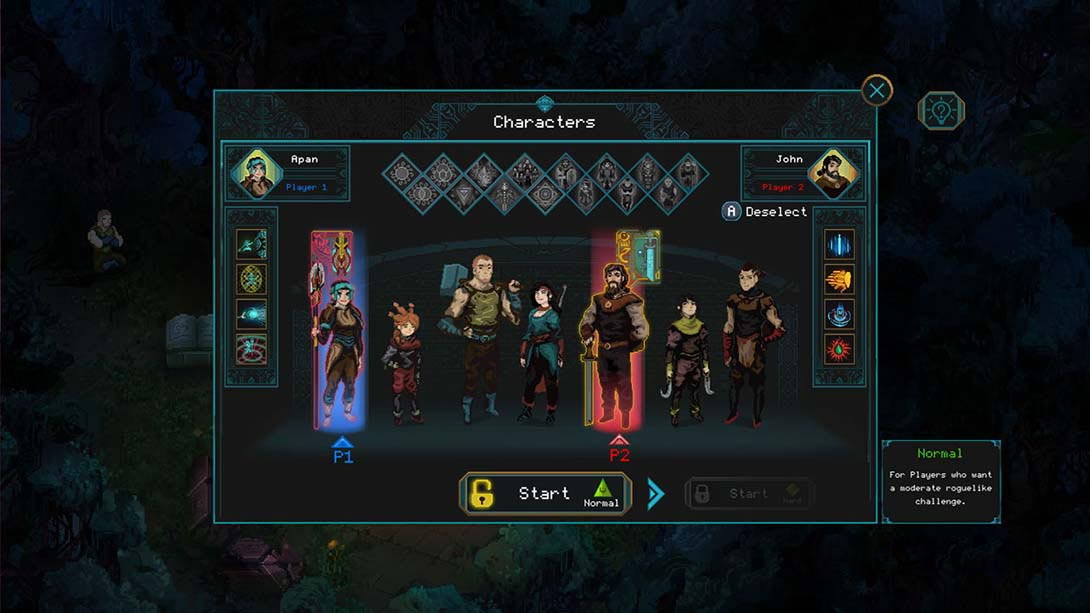
Task: Choose the small red-haired child character
Action: click(404, 365)
